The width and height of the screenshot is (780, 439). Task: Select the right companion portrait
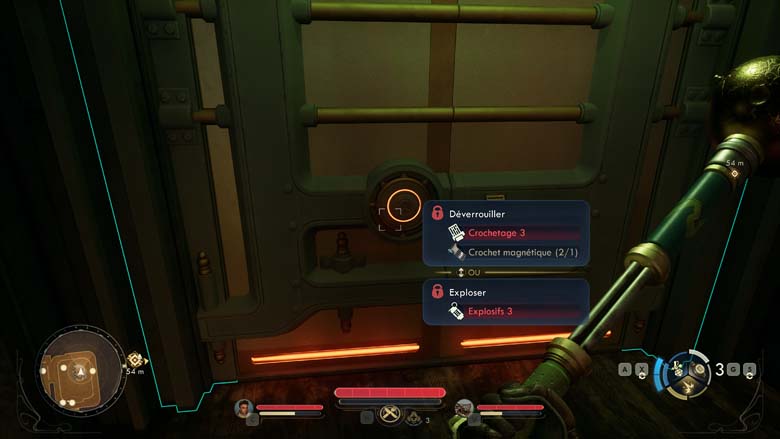464,407
